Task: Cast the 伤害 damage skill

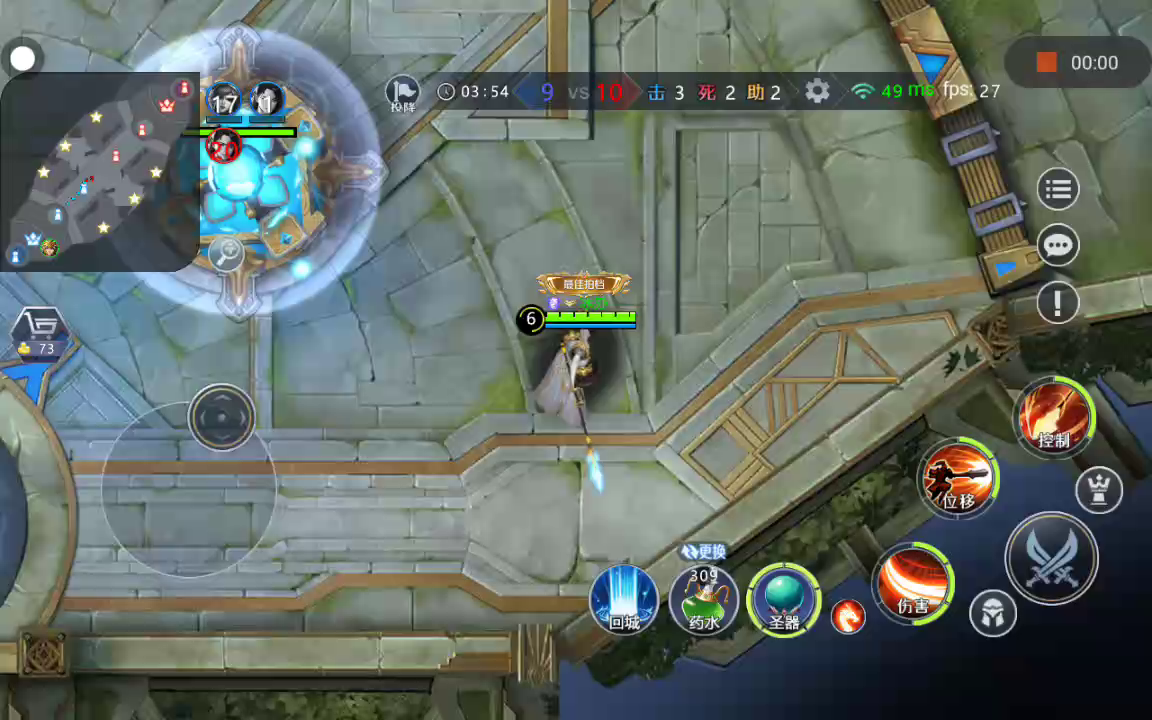Action: click(912, 583)
